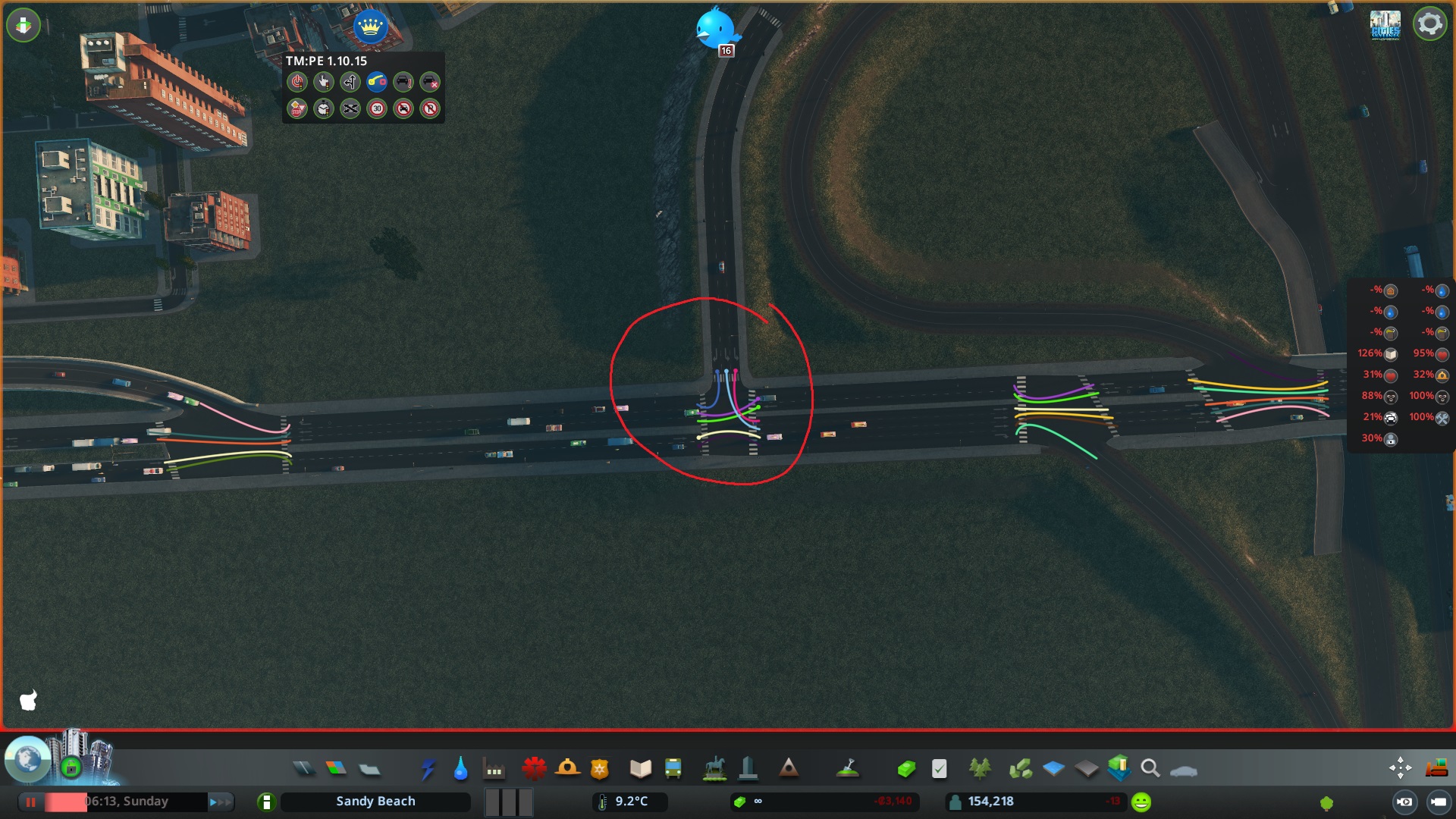Open the TM:PE Lane Arrows tool
The image size is (1456, 819).
(x=350, y=83)
